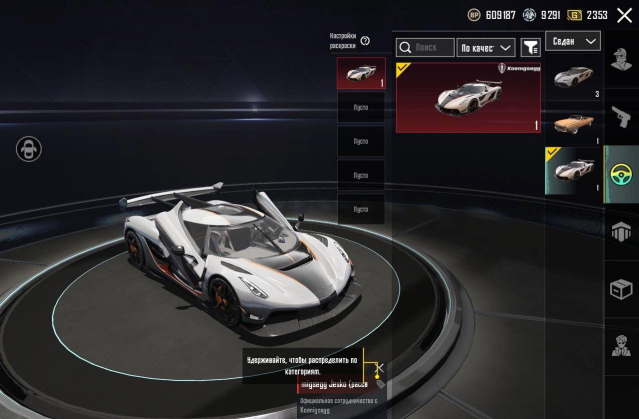Image resolution: width=639 pixels, height=419 pixels.
Task: Open the box crate tab
Action: 621,288
